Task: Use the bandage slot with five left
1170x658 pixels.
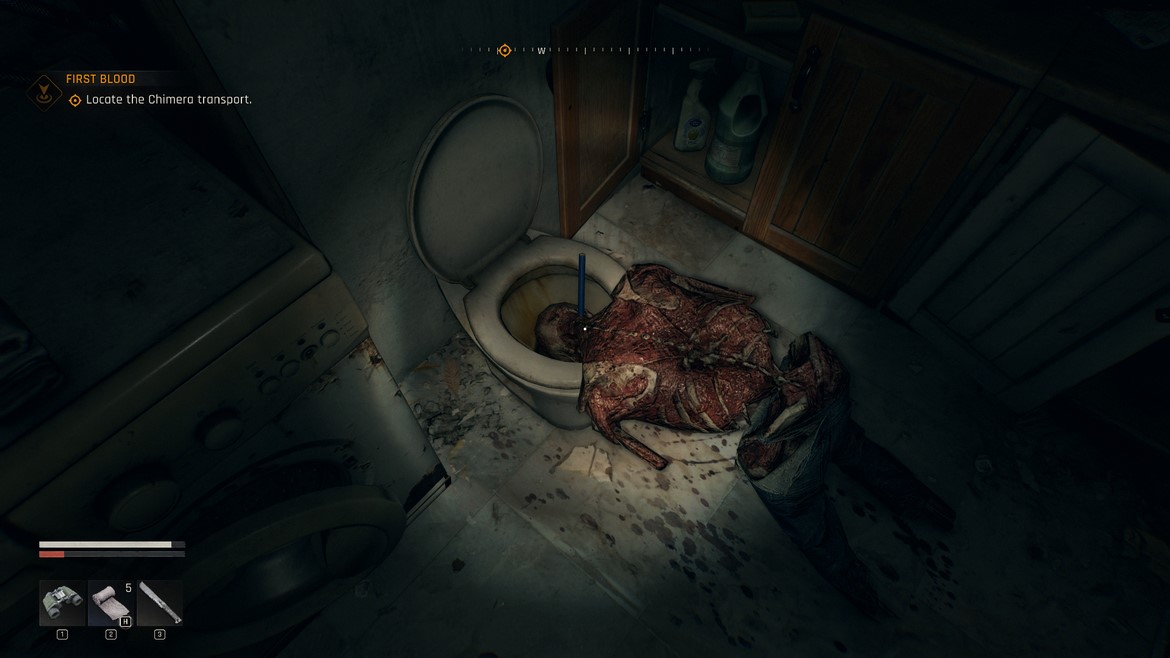Action: pos(111,603)
